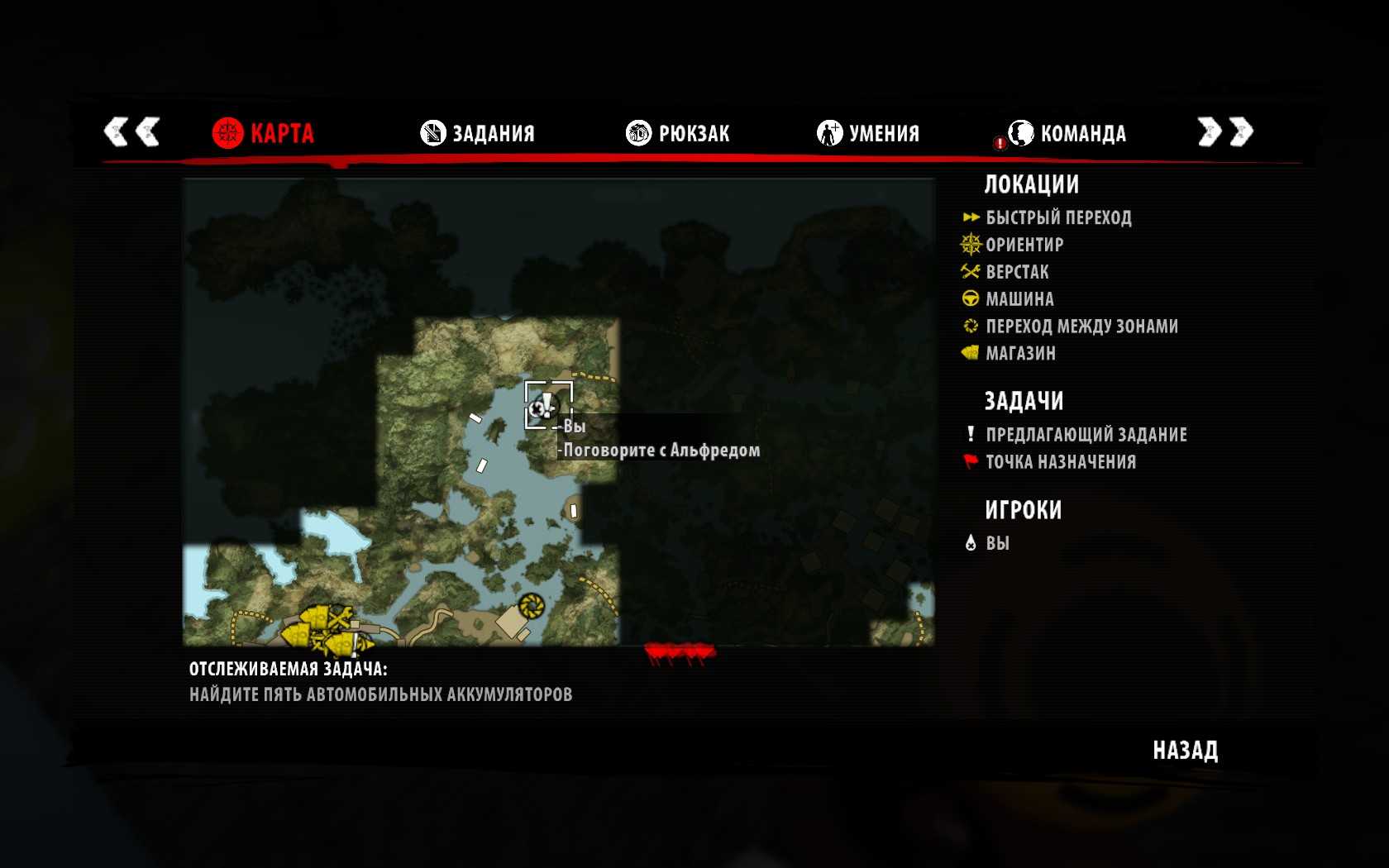Open the Задания tab

click(478, 133)
